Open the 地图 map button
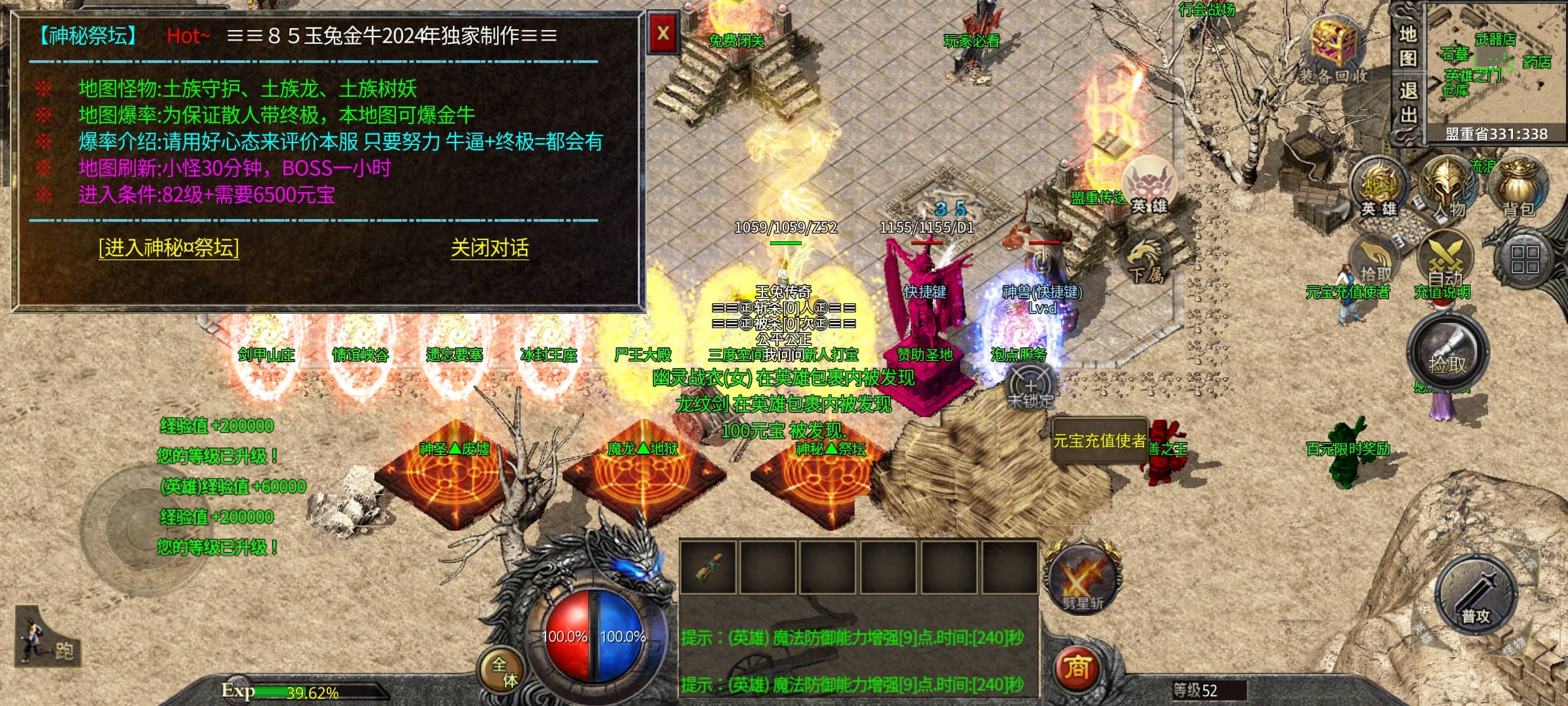 coord(1408,46)
